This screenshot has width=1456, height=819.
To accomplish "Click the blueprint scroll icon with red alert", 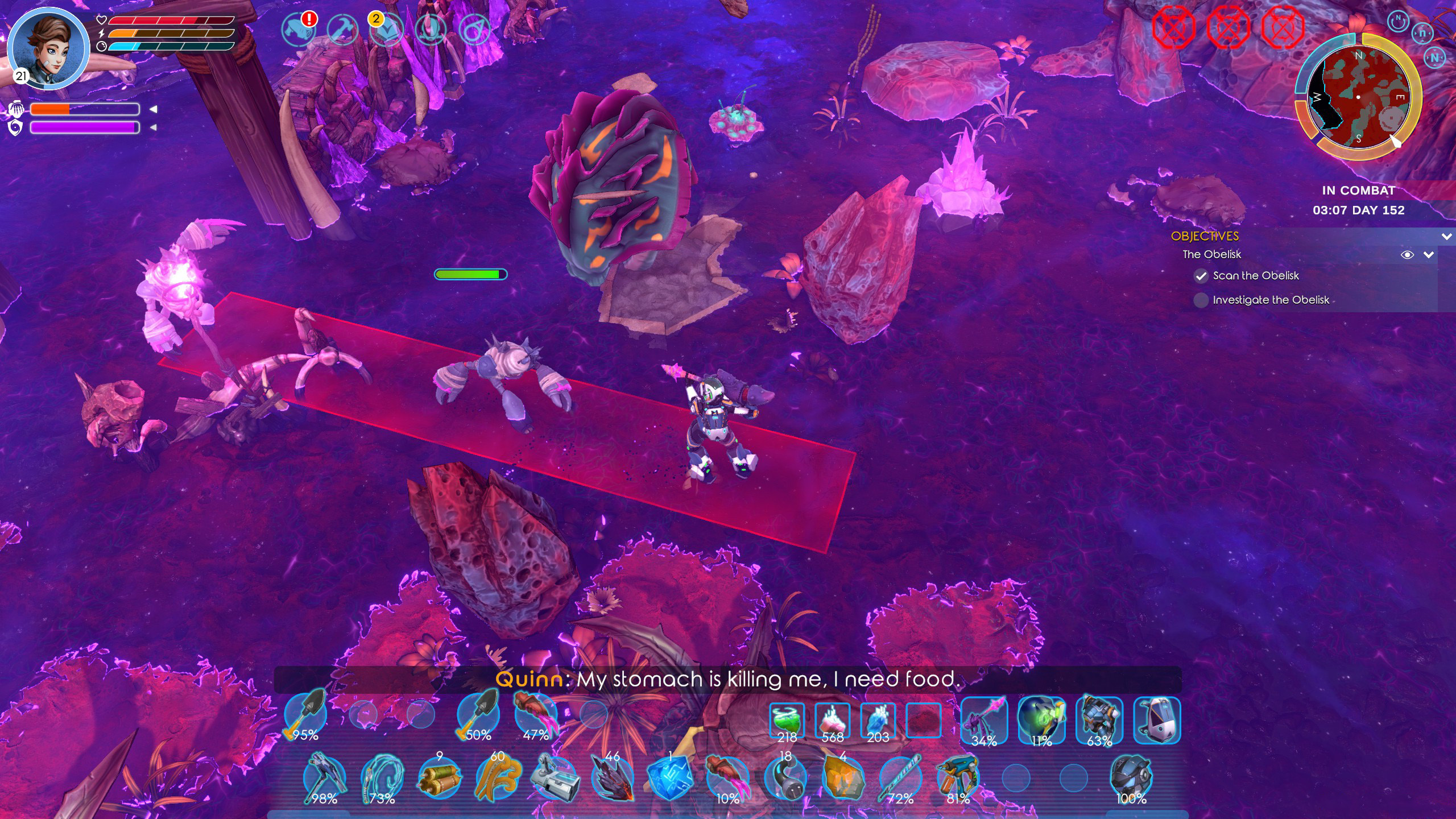I will pos(299,30).
